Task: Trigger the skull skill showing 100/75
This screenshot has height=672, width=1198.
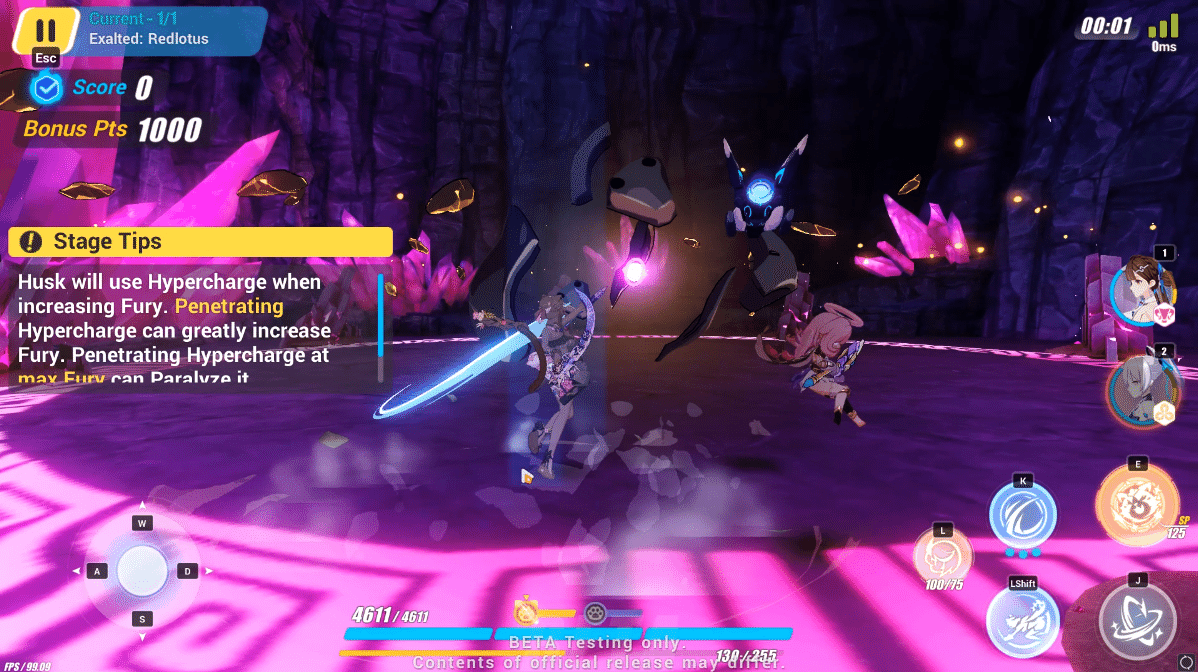Action: coord(942,554)
